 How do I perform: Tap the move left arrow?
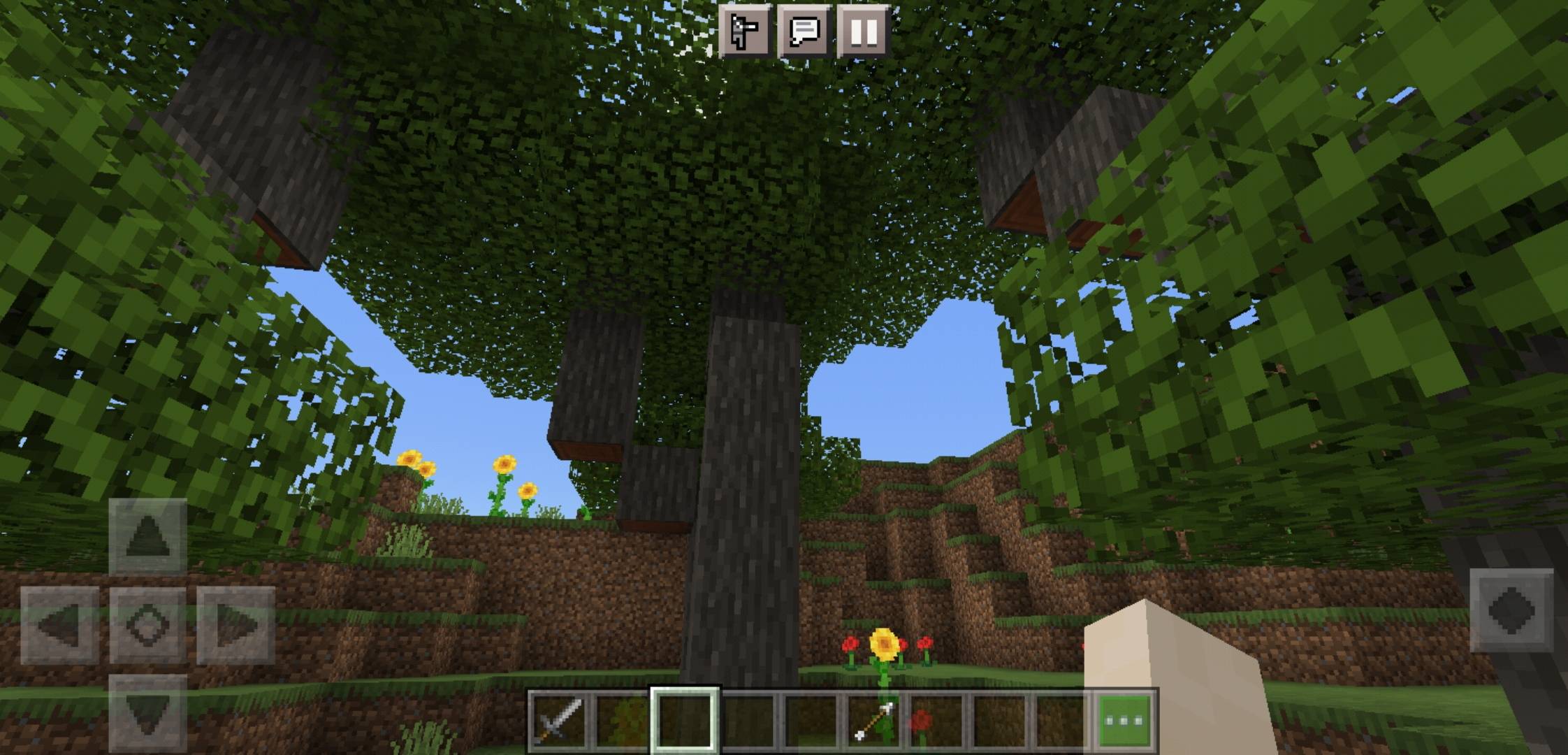coord(60,624)
